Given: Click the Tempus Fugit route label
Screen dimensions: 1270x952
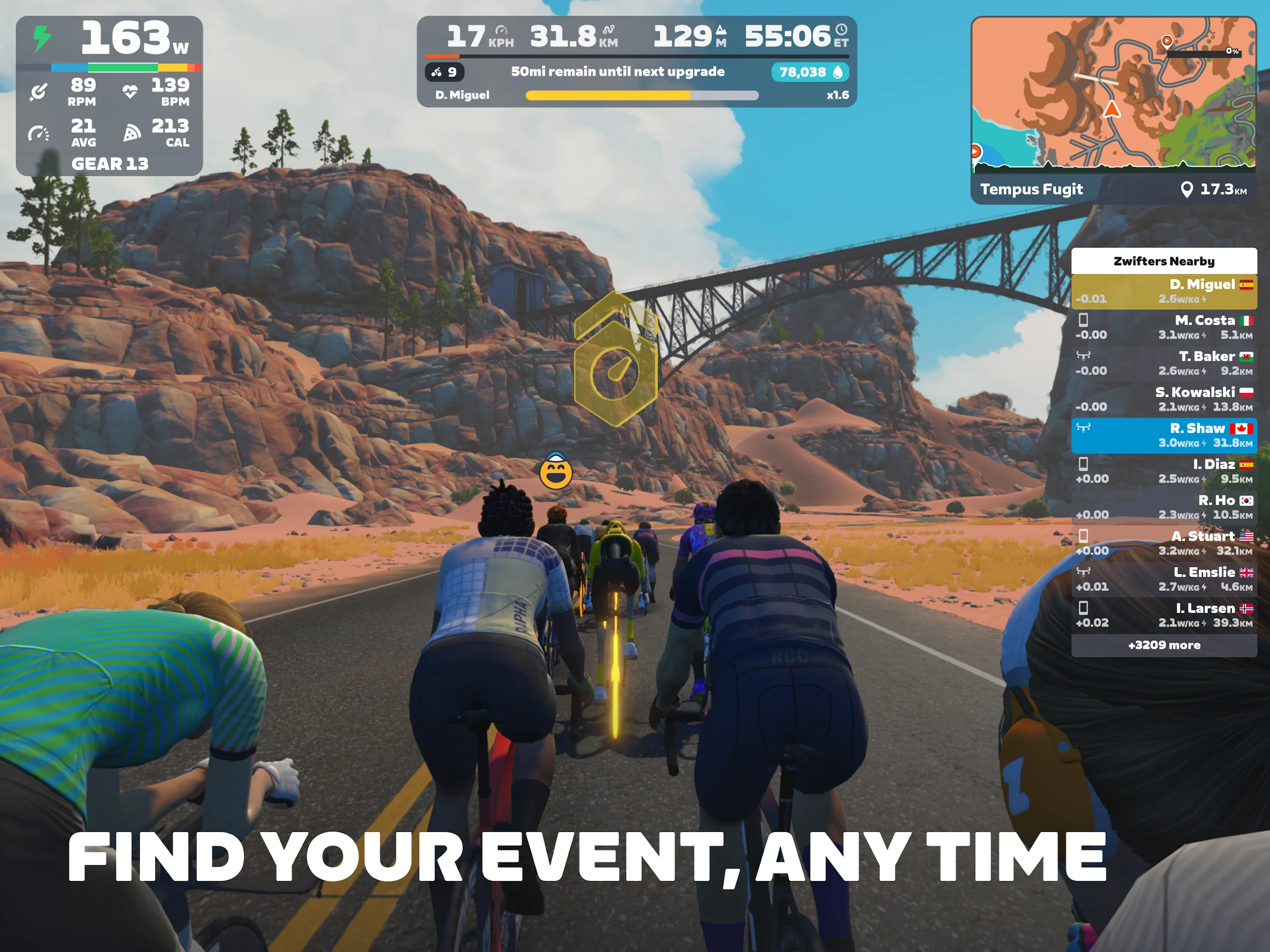Looking at the screenshot, I should pyautogui.click(x=1031, y=189).
